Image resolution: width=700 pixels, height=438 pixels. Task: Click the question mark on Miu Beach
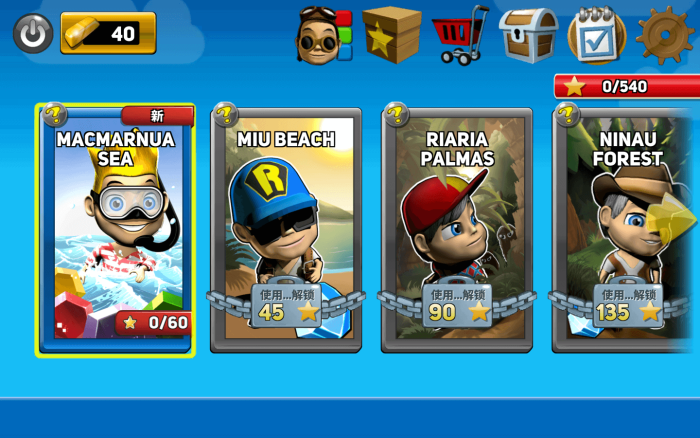[x=225, y=115]
